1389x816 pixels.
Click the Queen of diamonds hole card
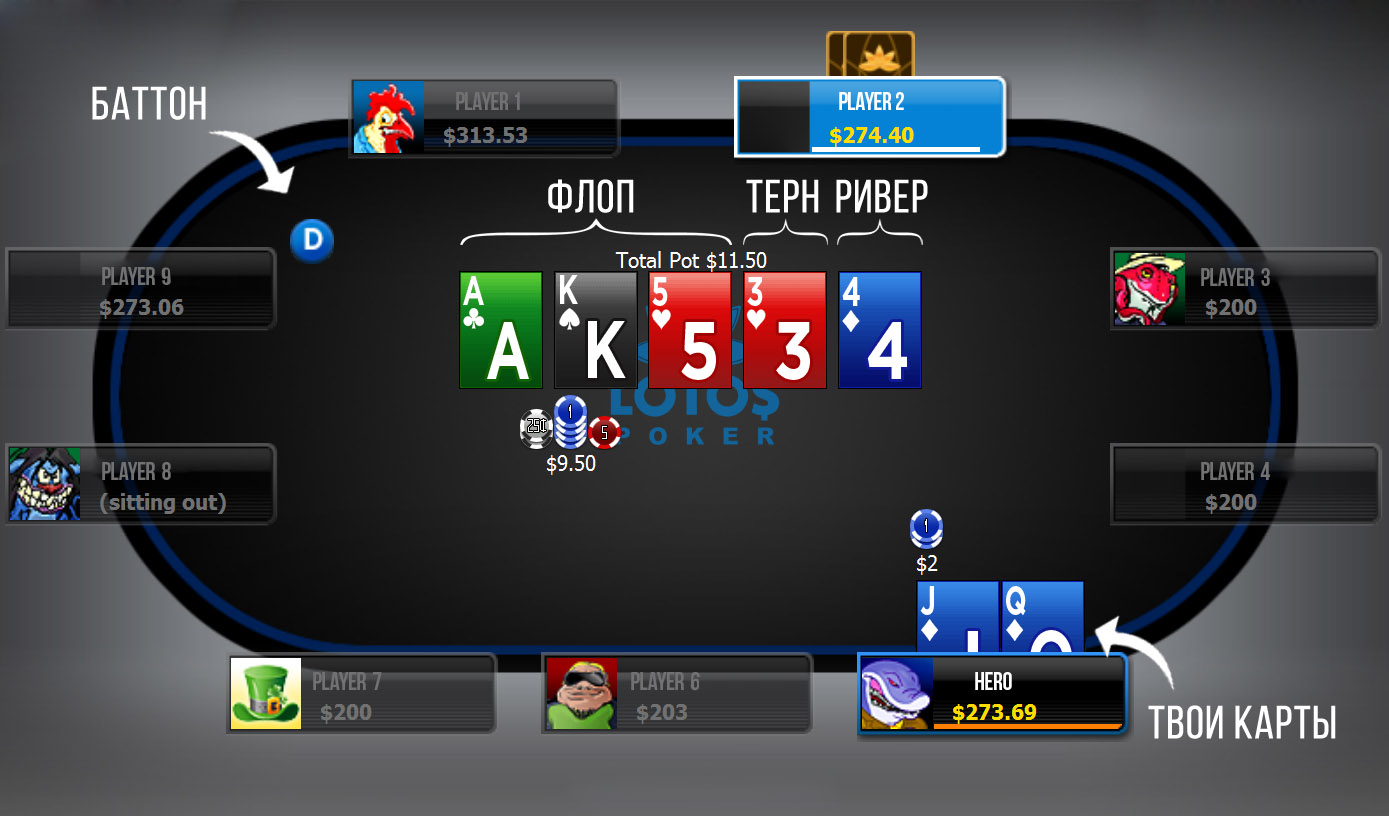coord(1043,615)
